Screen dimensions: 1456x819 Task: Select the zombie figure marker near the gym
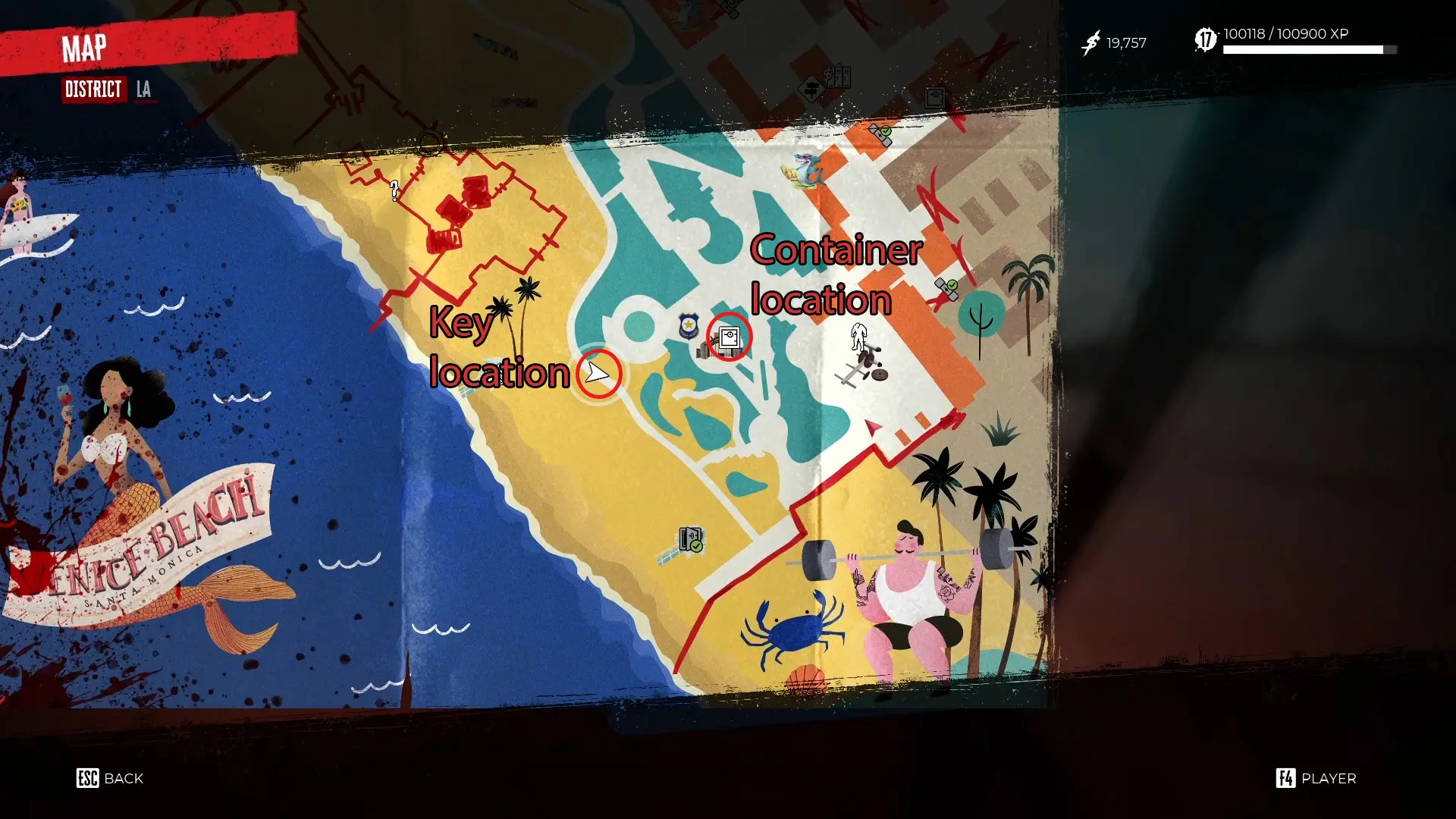pyautogui.click(x=858, y=337)
